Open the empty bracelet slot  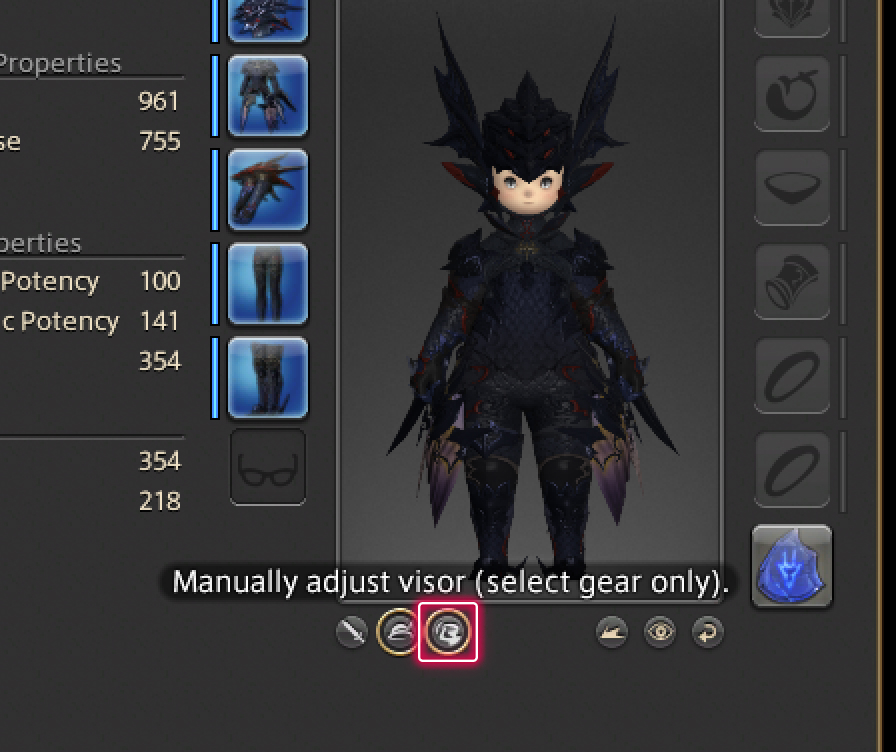(x=791, y=283)
